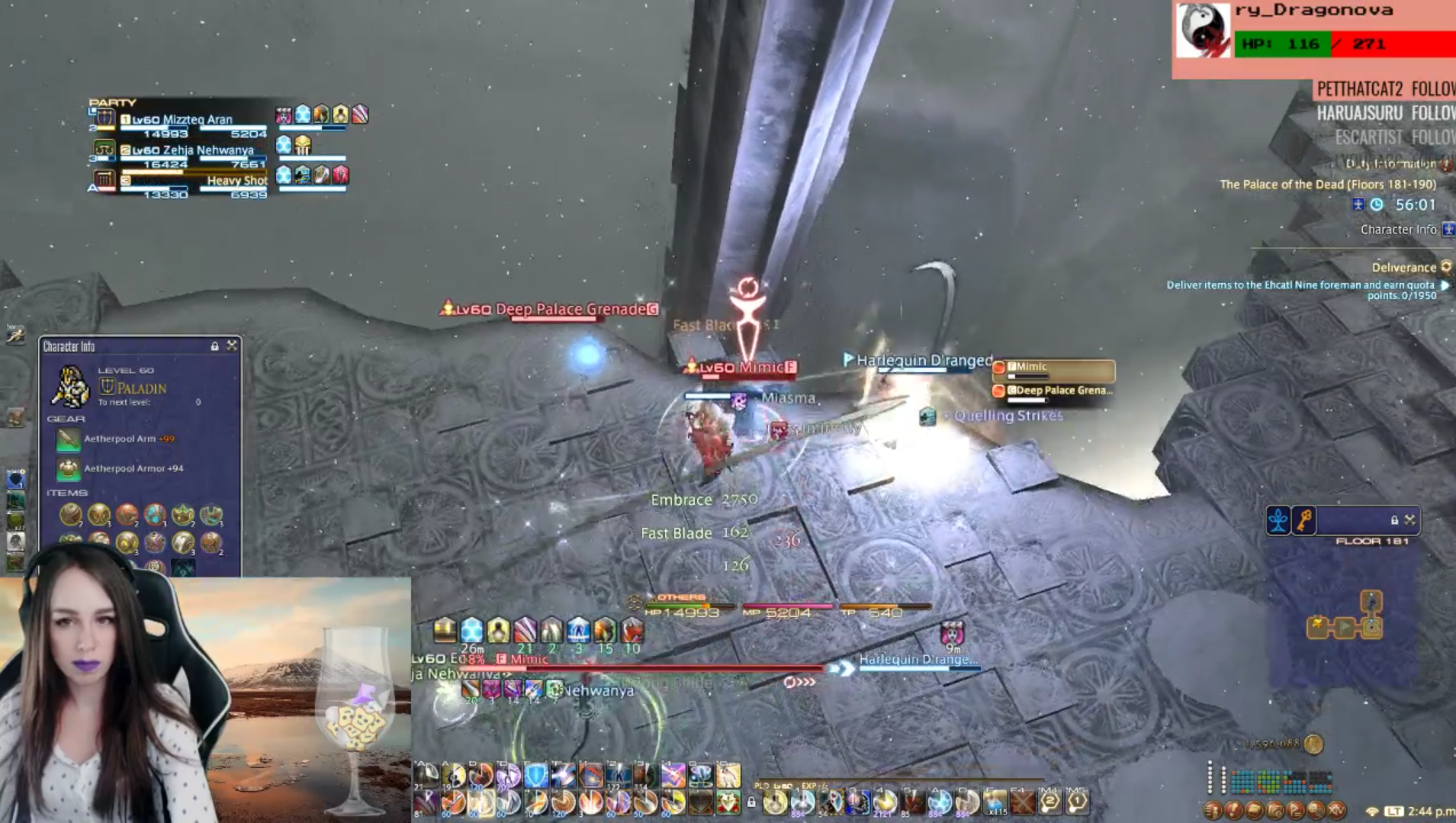The image size is (1456, 823).
Task: Close the floor map panel
Action: [x=1409, y=519]
